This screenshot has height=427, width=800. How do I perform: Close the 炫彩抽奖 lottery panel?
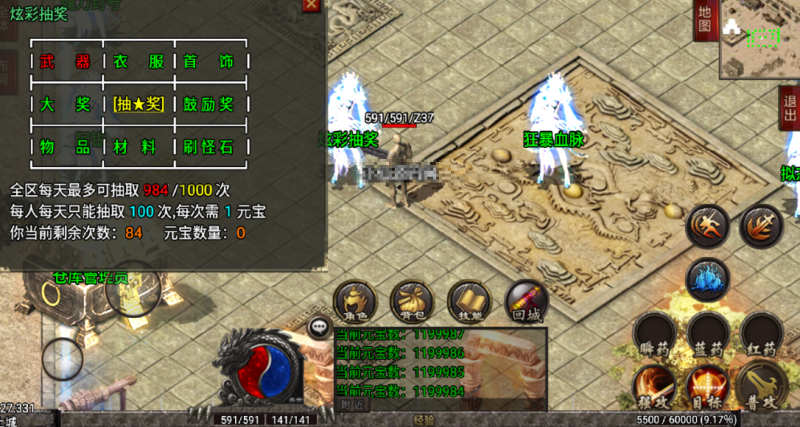(312, 5)
